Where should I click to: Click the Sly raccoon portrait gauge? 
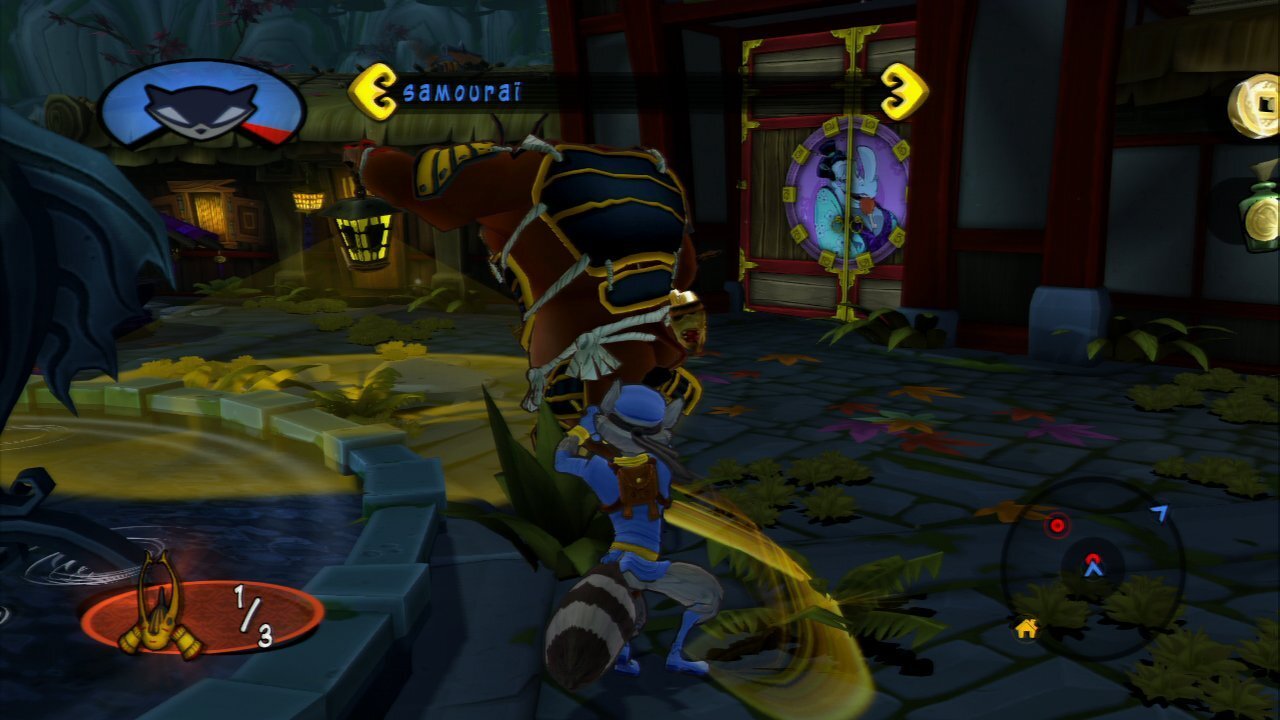[201, 105]
